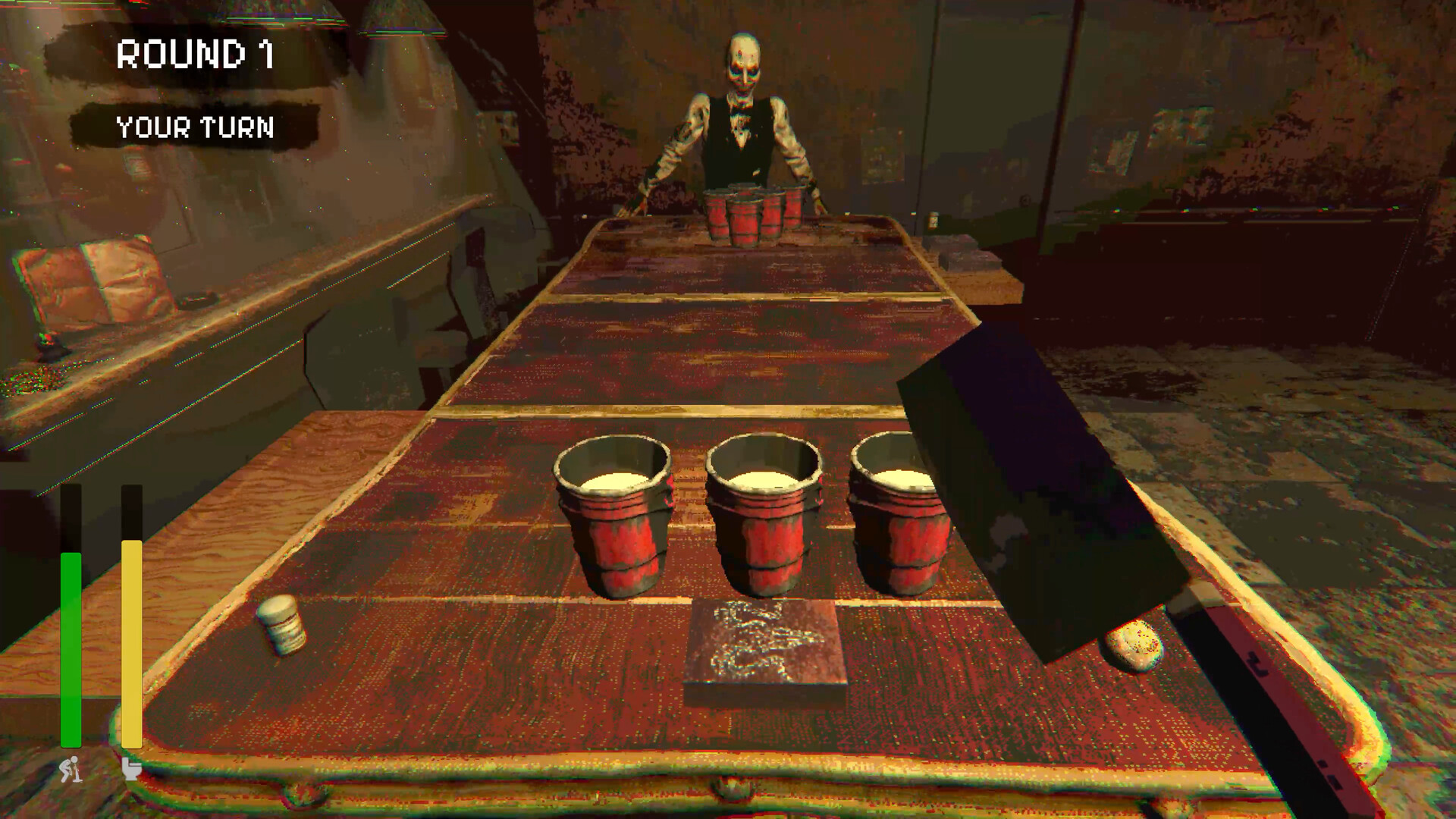Screen dimensions: 1456x819
Task: Click the ROUND 1 heading
Action: 193,53
